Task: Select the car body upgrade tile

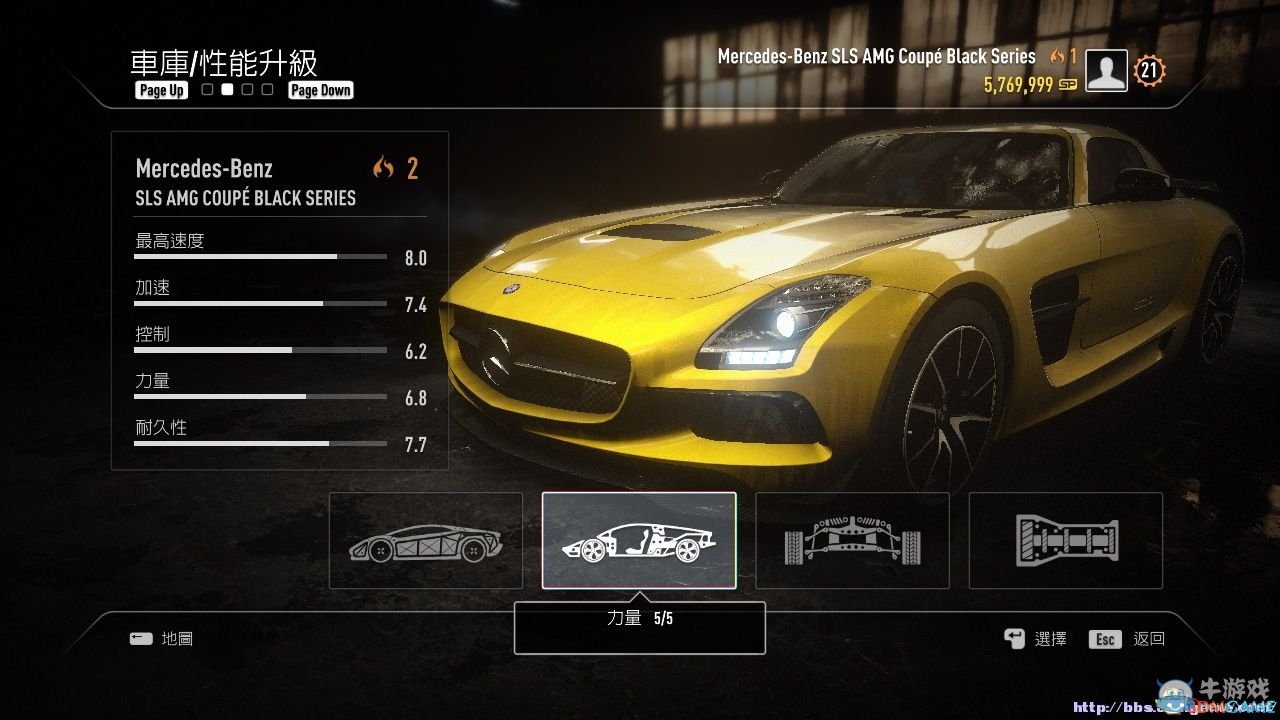Action: (426, 540)
